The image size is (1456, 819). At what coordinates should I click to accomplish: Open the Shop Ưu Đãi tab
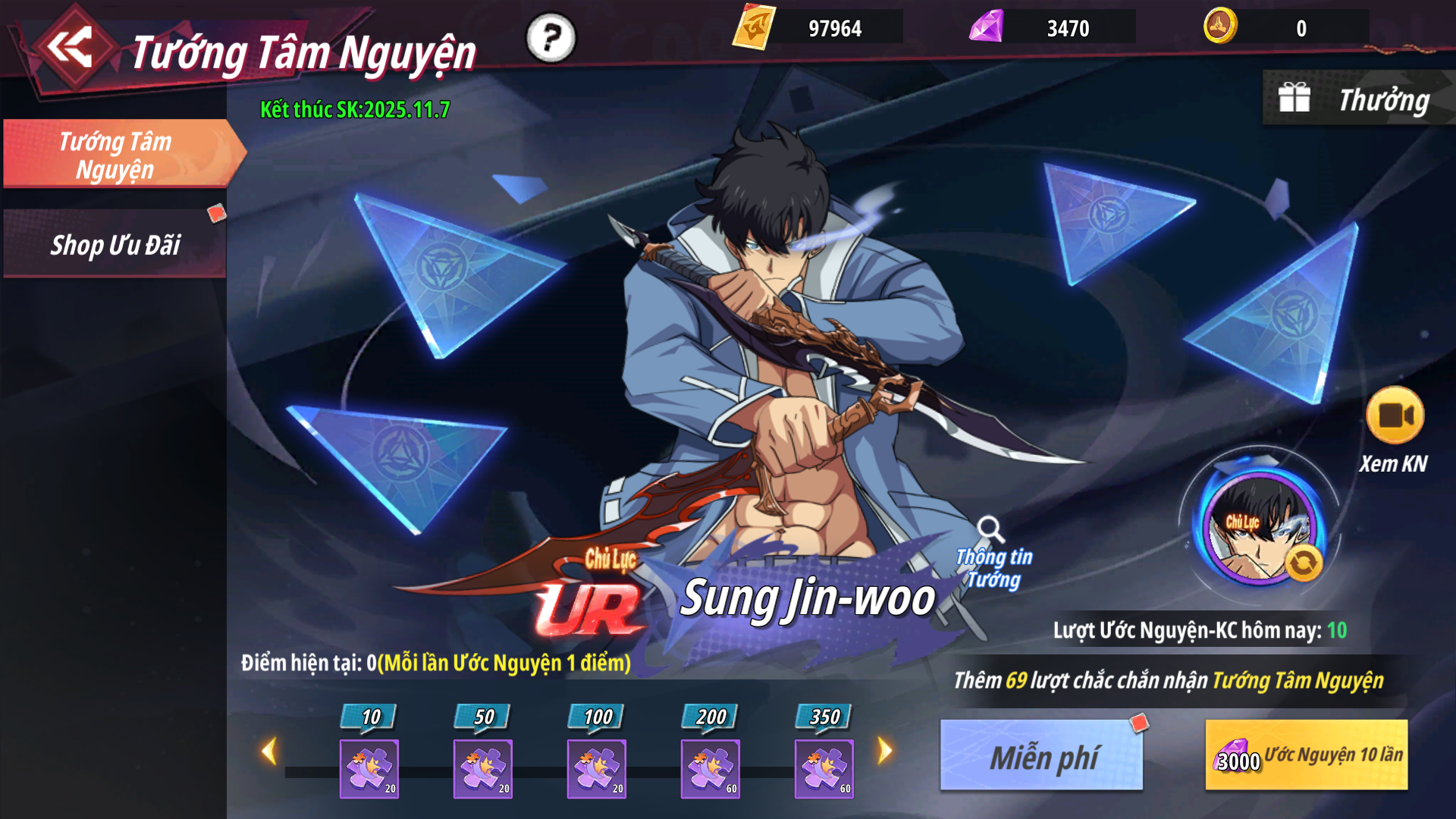115,245
